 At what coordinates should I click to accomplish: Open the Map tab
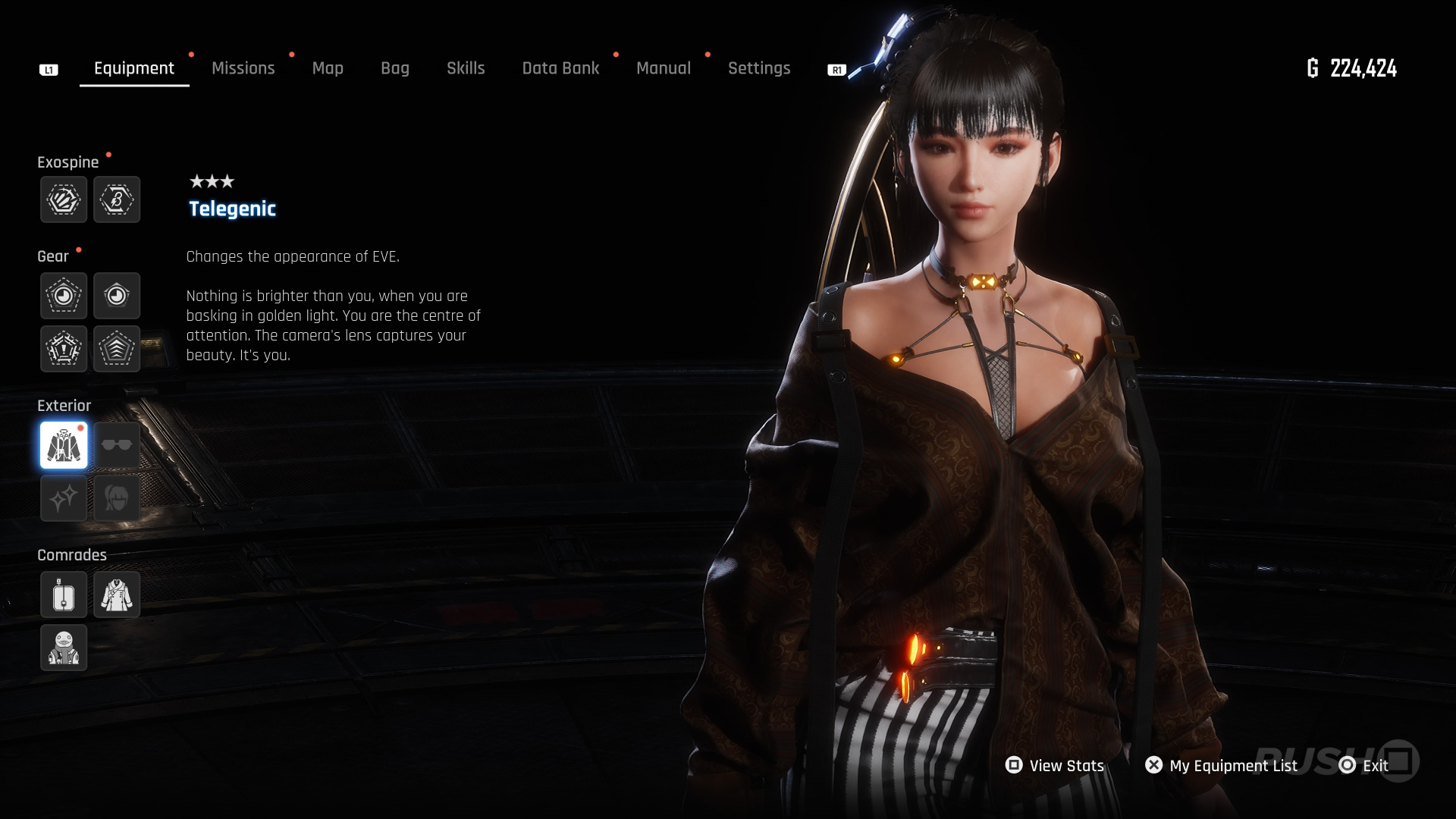coord(328,68)
